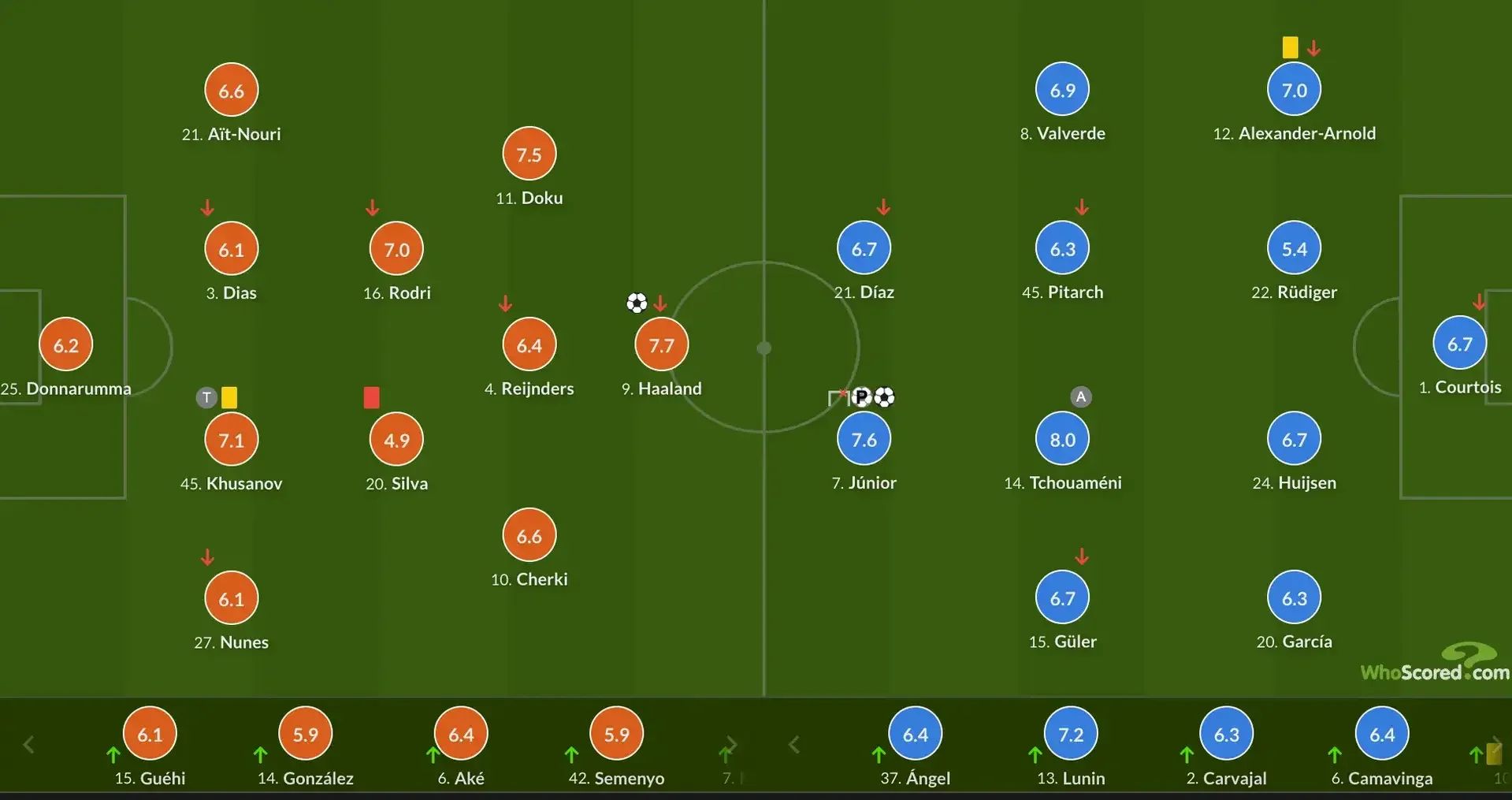Screen dimensions: 1512x800
Task: Select substitute Lunin's 7.2 rating
Action: pyautogui.click(x=1071, y=734)
